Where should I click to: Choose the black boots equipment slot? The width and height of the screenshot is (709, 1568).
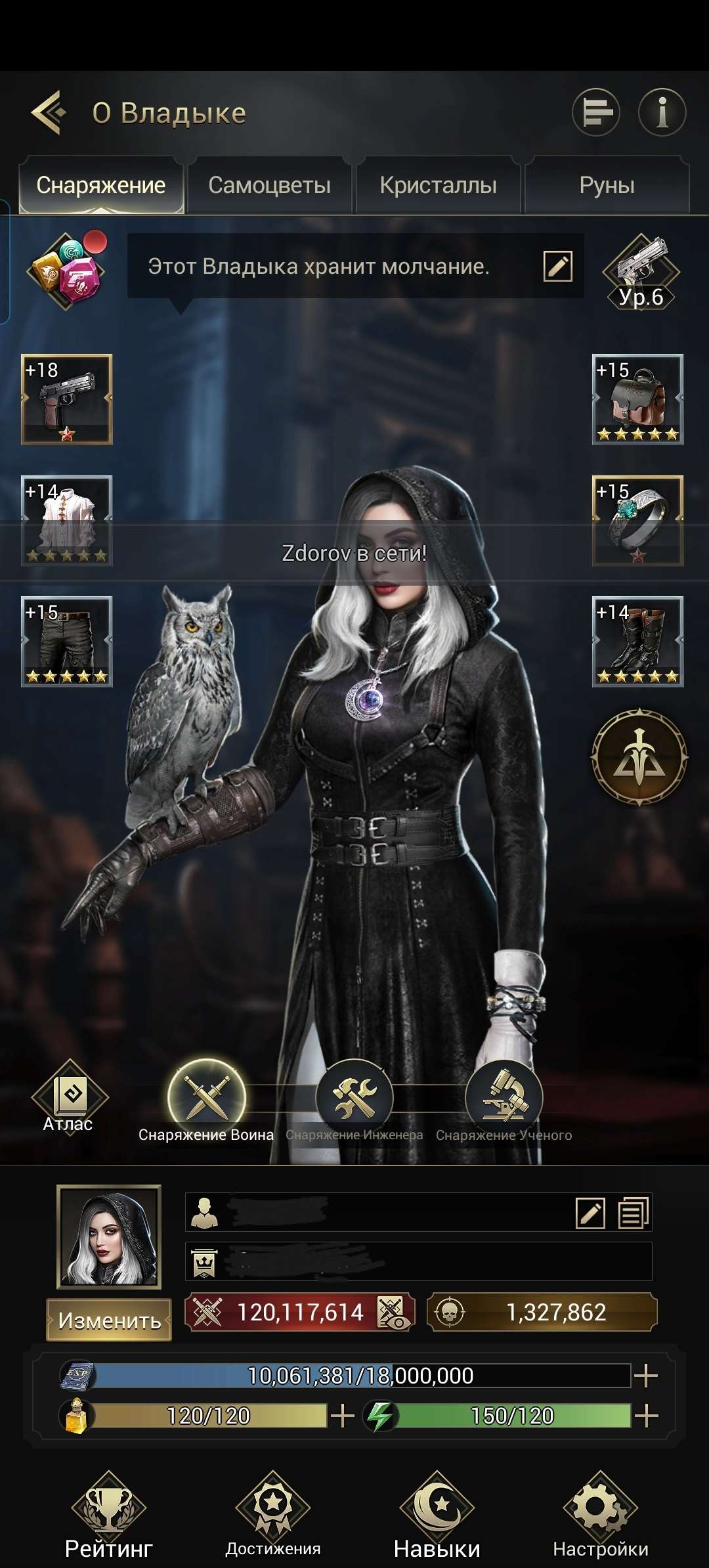(637, 642)
